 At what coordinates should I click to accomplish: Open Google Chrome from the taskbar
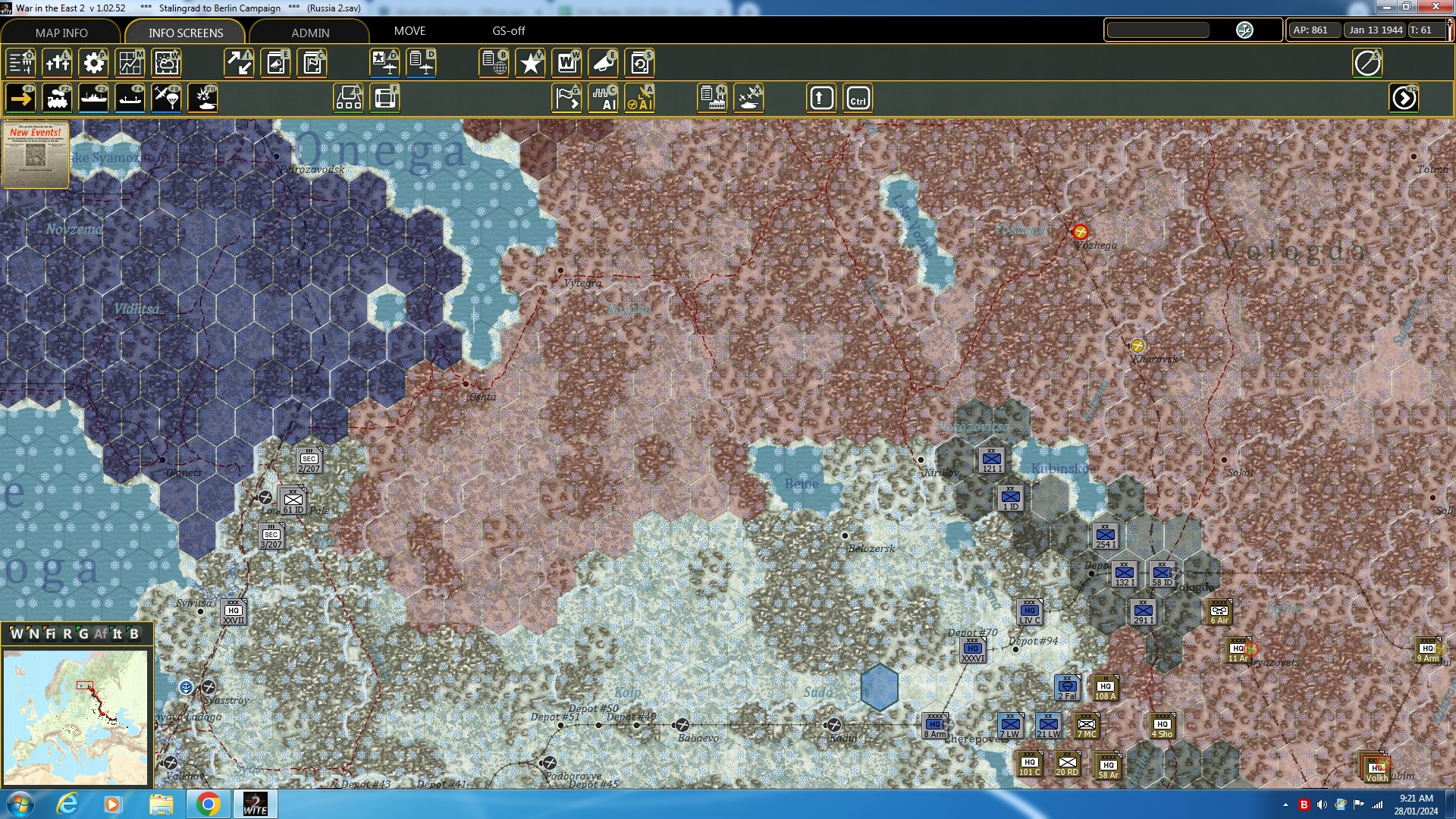click(209, 803)
